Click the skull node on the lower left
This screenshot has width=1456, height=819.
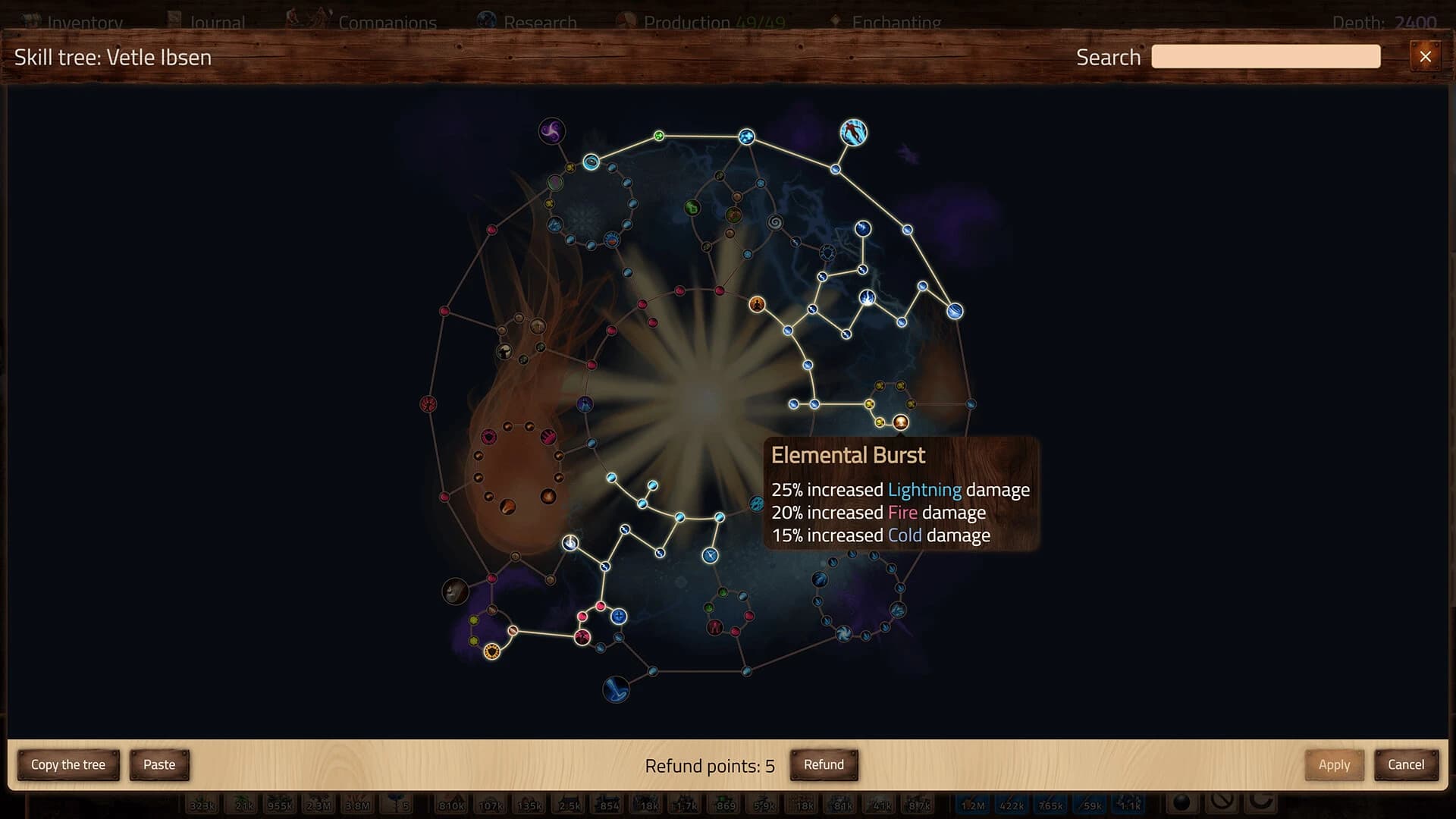455,590
